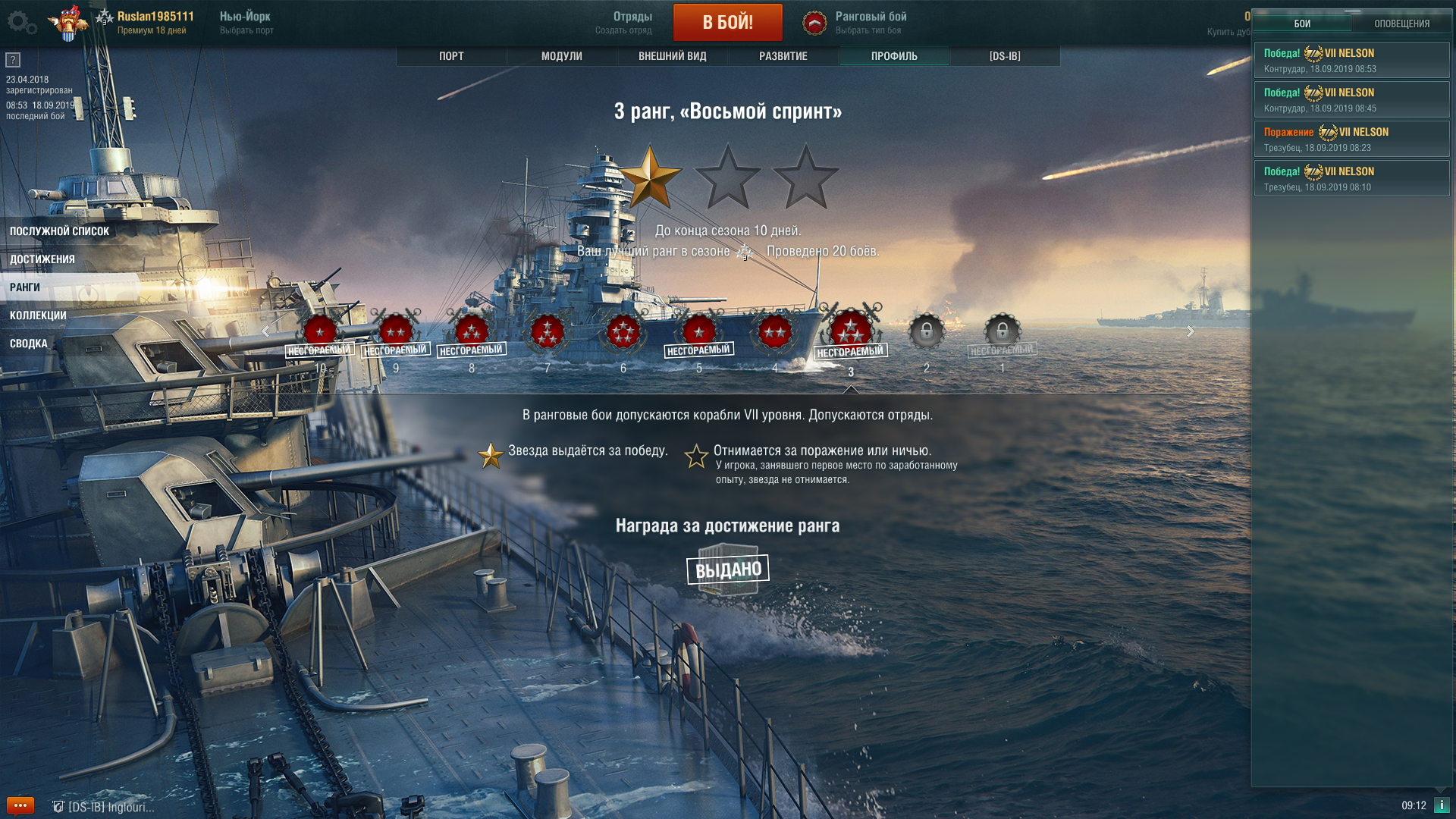This screenshot has height=819, width=1456.
Task: View the КОЛЛЕКЦИИ section
Action: click(38, 315)
